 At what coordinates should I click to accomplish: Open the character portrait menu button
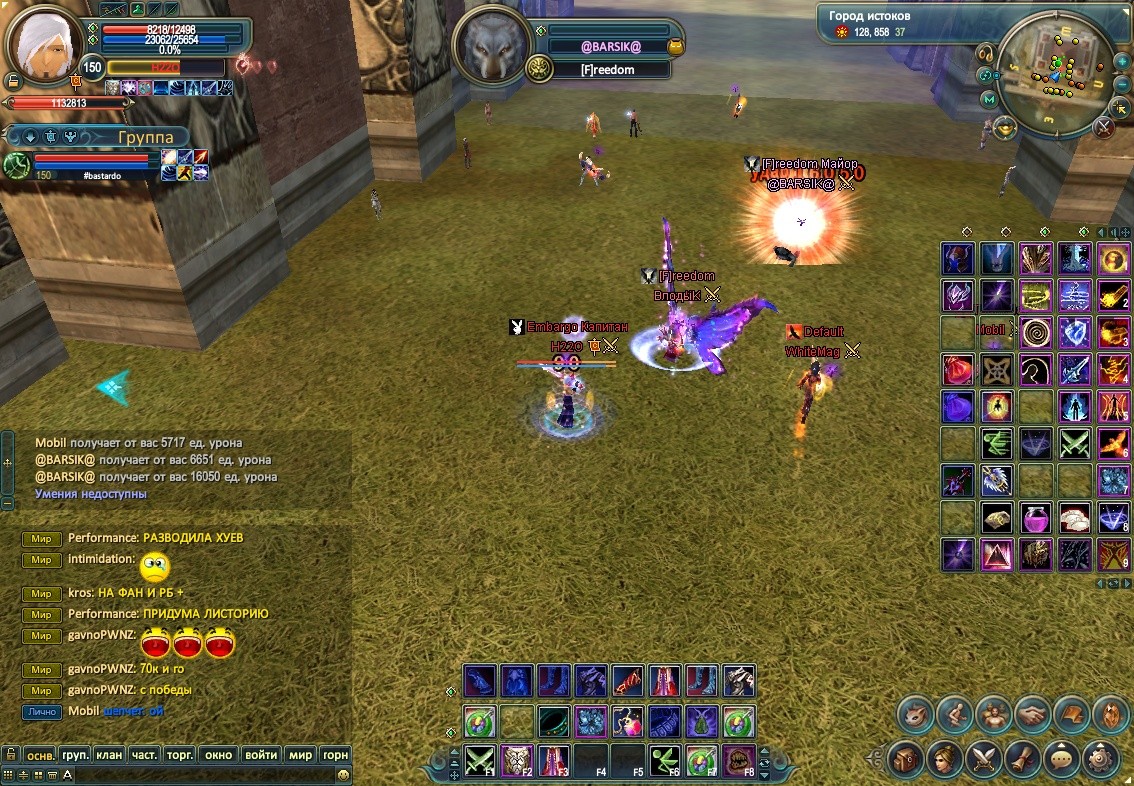coord(945,758)
